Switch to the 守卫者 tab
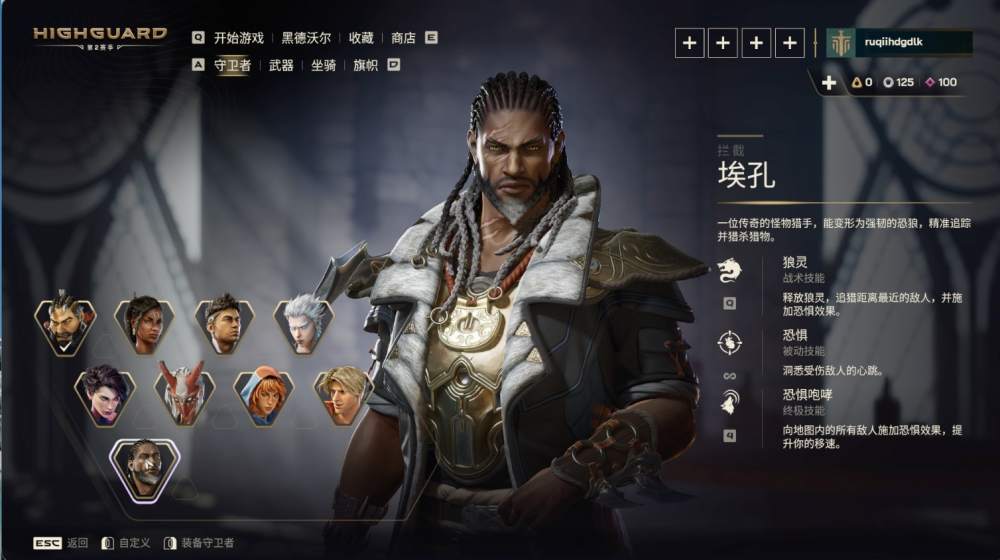This screenshot has width=1000, height=560. tap(233, 65)
